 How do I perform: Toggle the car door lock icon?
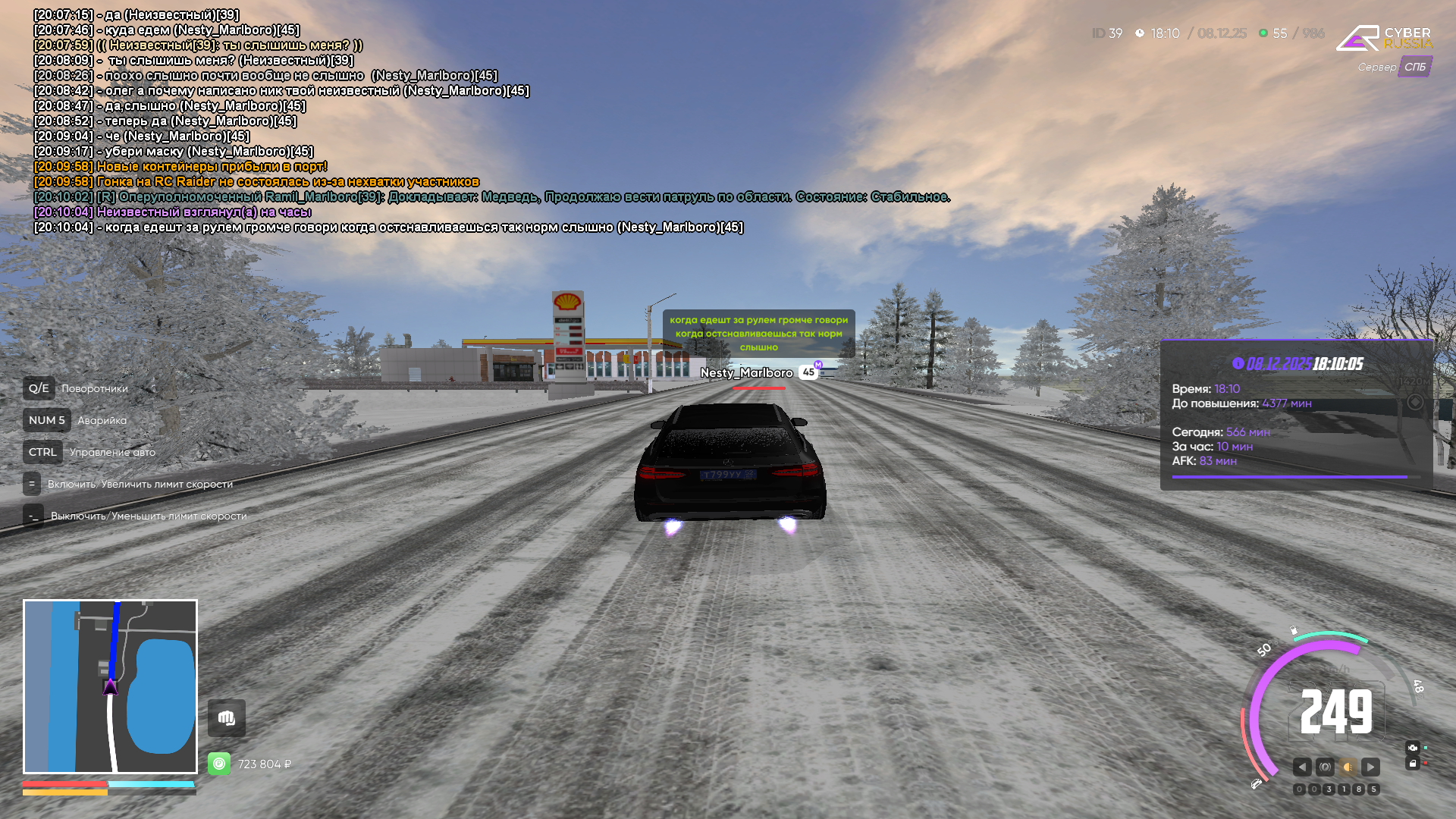coord(1412,764)
